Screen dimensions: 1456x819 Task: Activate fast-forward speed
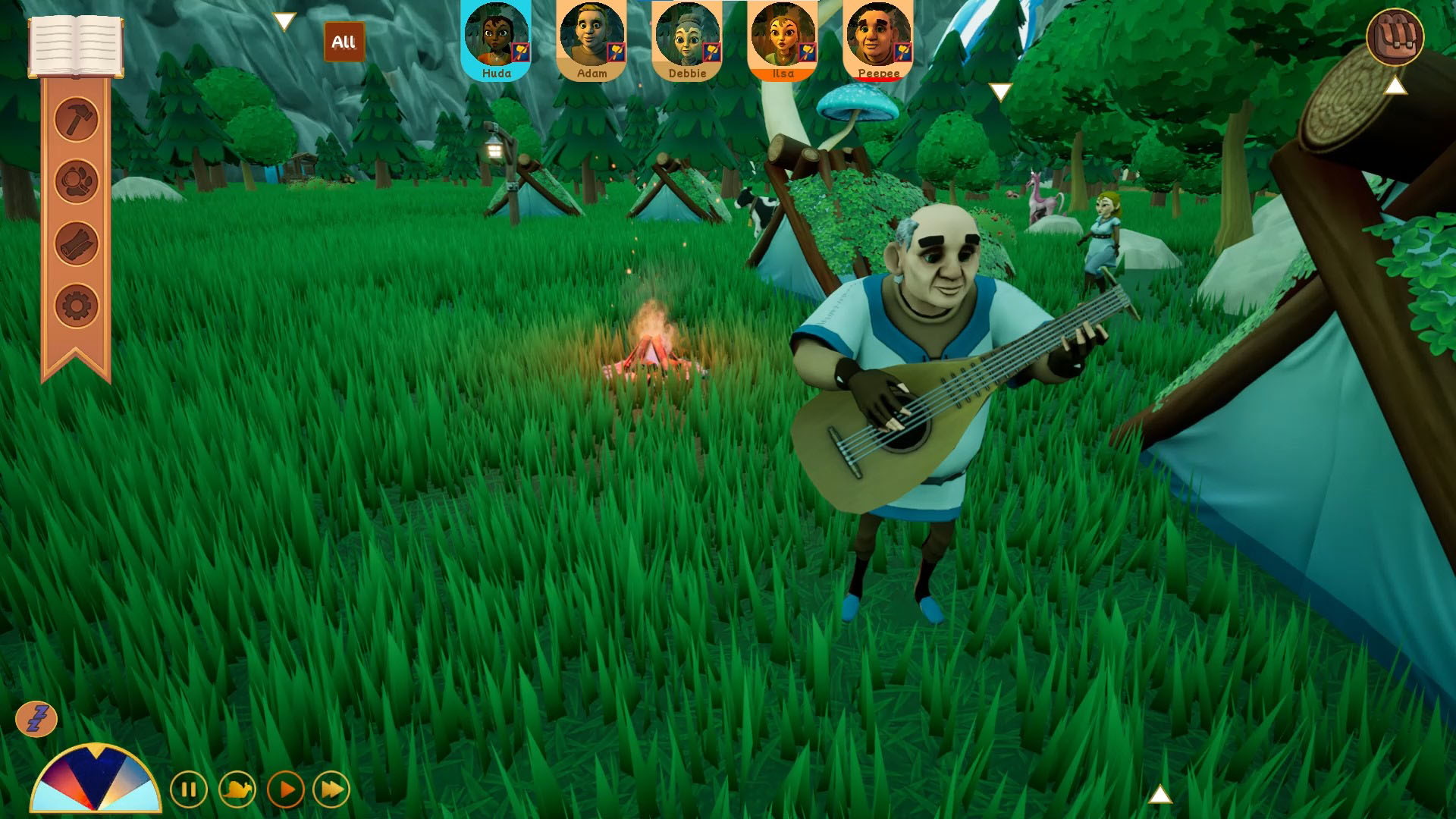tap(332, 790)
